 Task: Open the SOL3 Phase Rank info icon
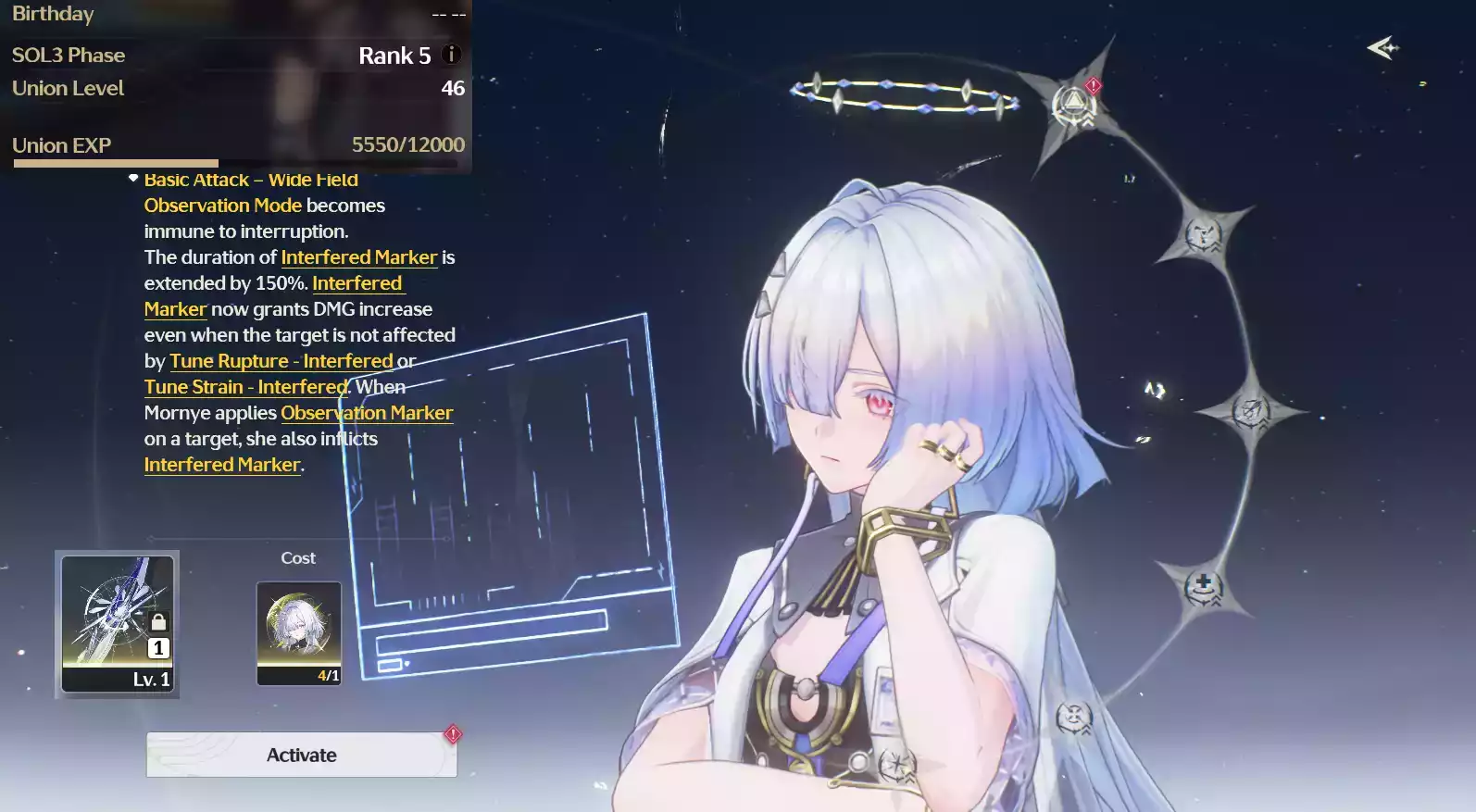tap(451, 55)
